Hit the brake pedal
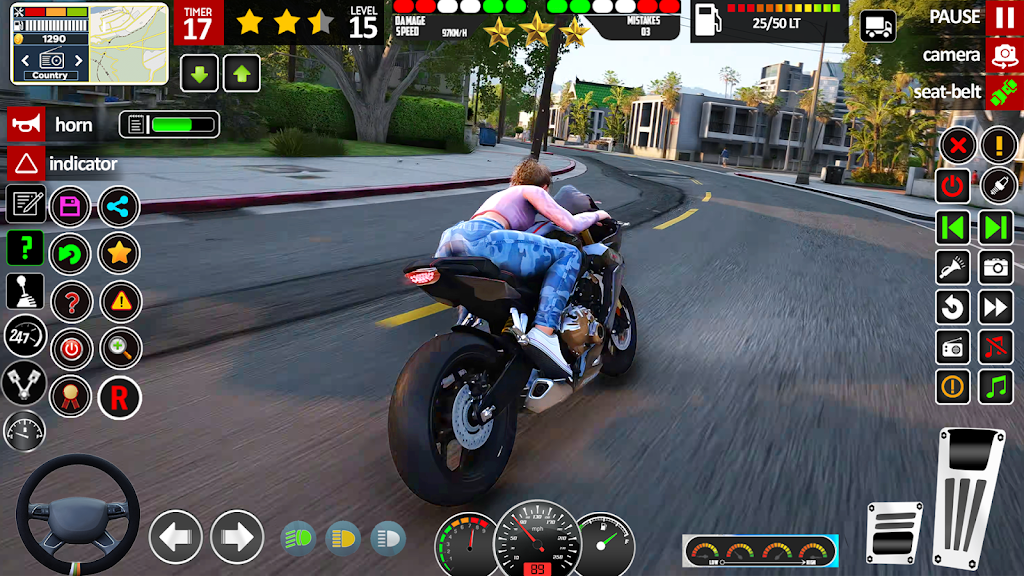The image size is (1024, 576). point(894,535)
